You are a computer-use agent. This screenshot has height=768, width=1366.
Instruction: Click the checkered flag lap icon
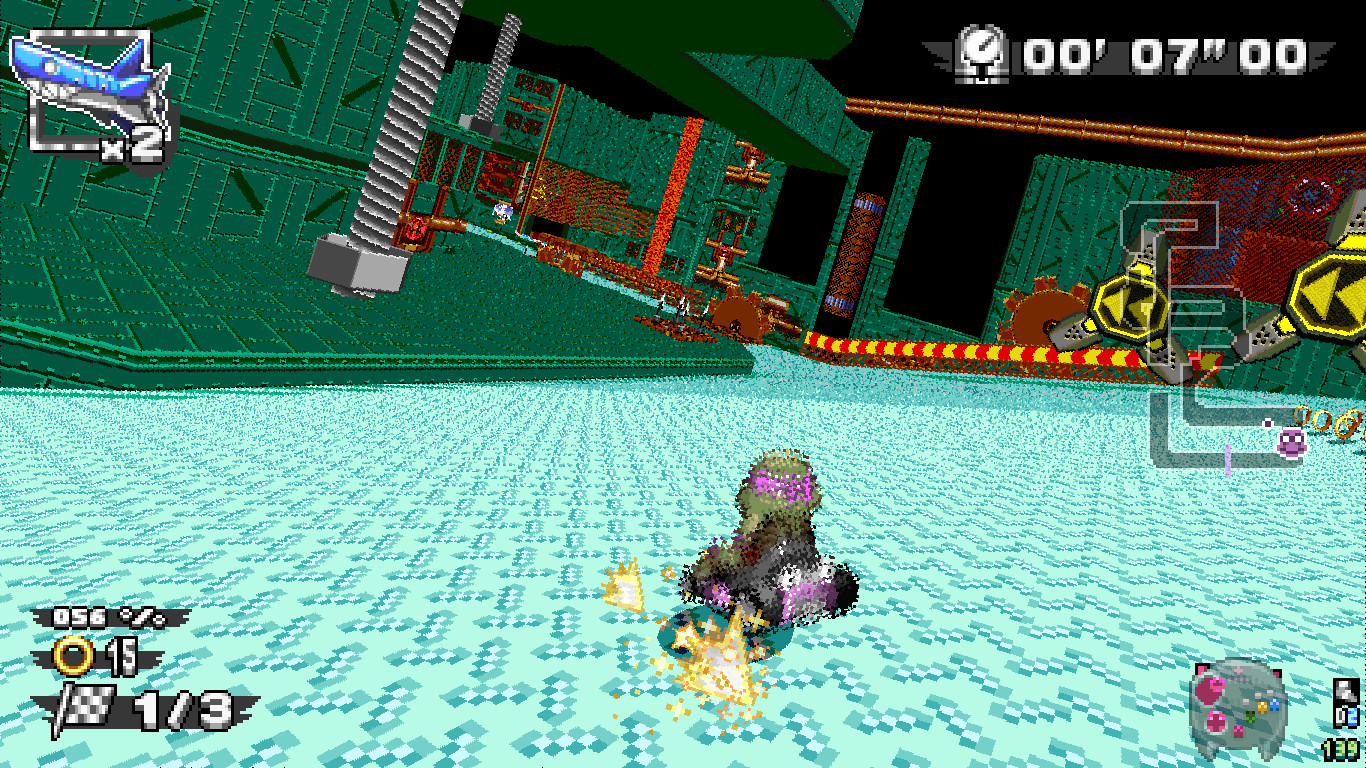[x=86, y=707]
